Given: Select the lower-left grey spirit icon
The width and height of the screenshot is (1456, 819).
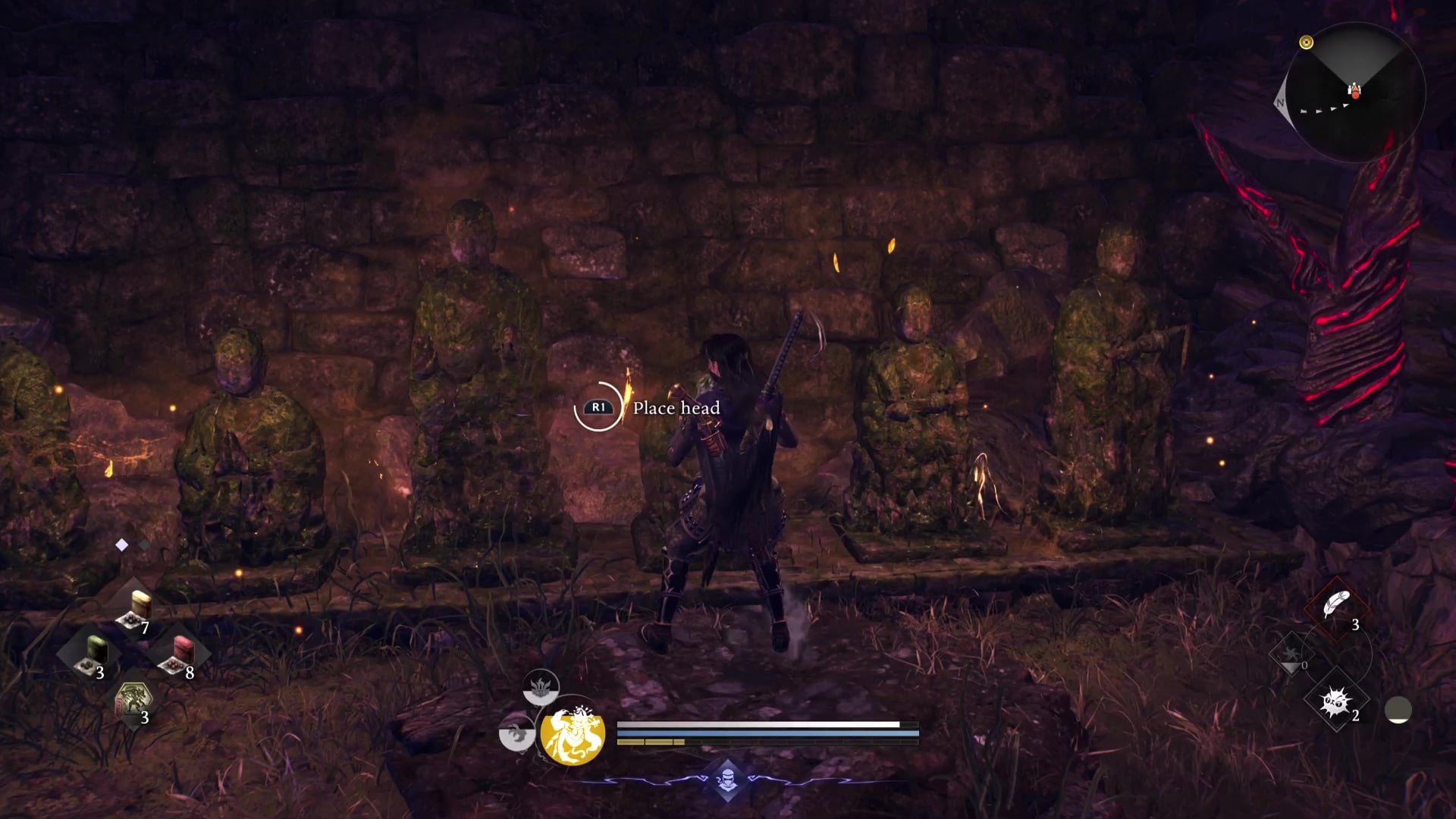Looking at the screenshot, I should (x=516, y=734).
